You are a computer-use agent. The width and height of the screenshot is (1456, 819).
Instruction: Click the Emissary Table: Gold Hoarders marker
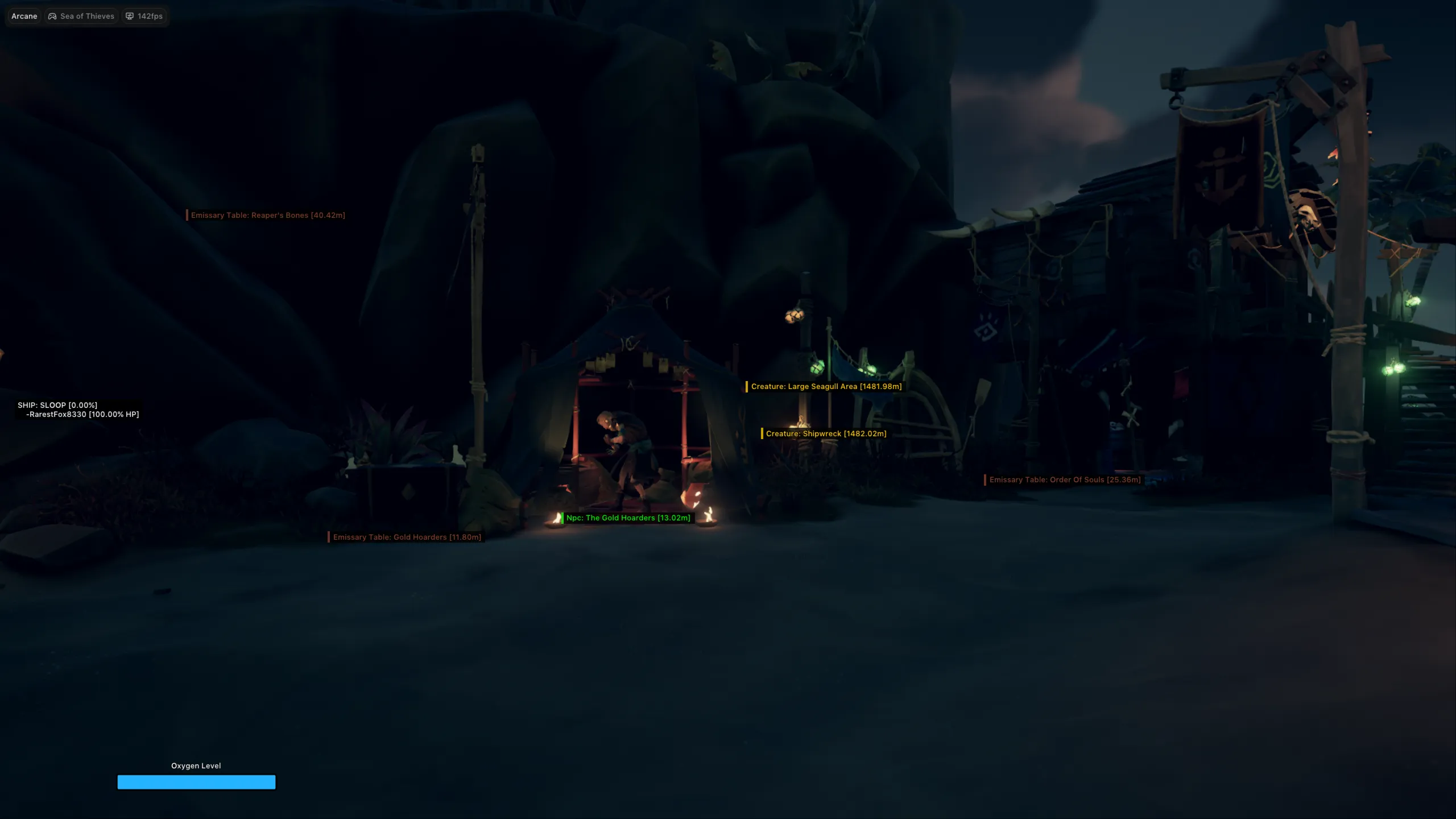[x=406, y=536]
